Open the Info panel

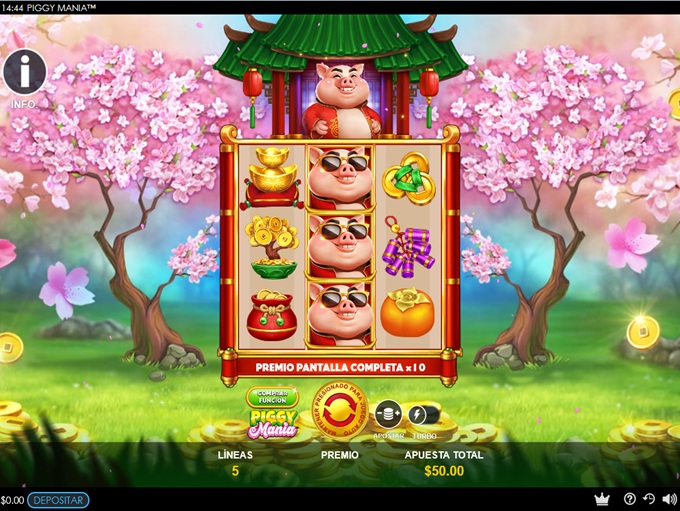[24, 72]
